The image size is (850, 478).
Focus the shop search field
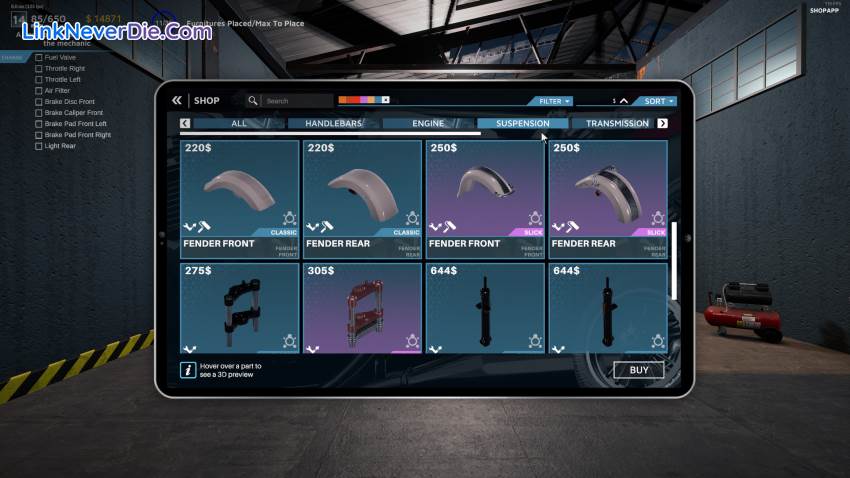(x=296, y=101)
